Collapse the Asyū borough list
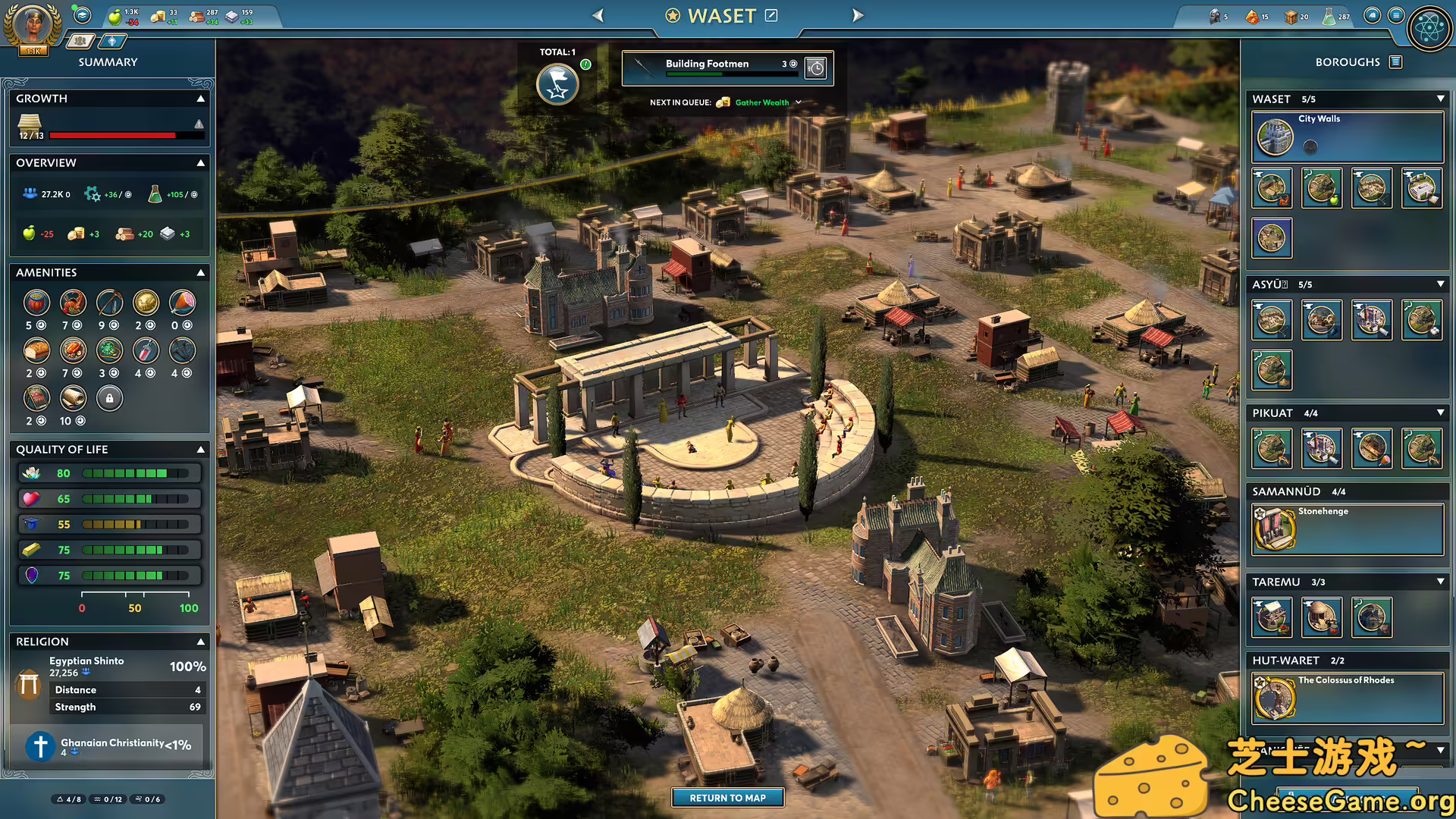This screenshot has height=819, width=1456. pyautogui.click(x=1440, y=284)
